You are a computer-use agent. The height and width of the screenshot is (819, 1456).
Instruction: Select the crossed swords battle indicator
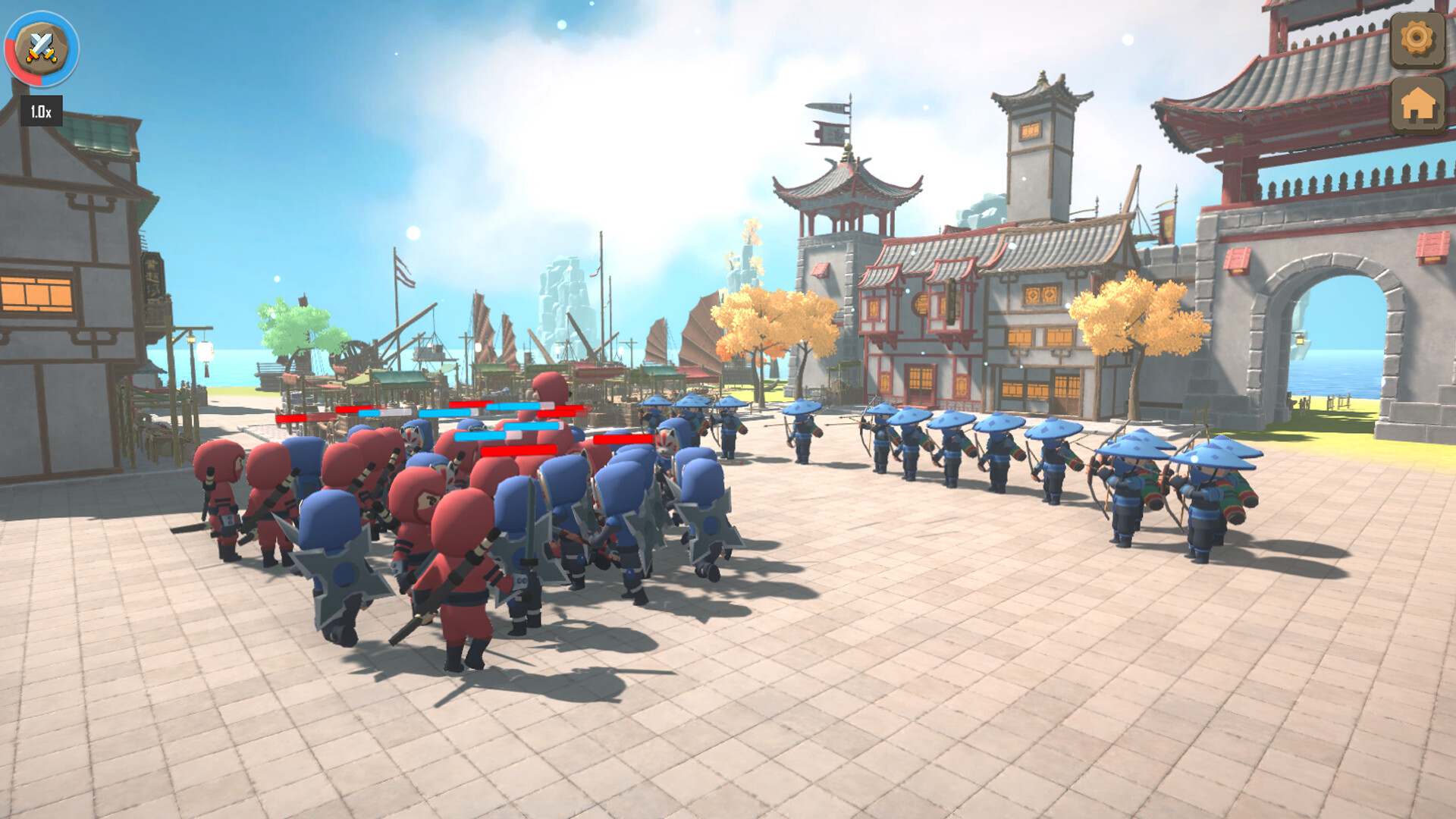tap(42, 48)
